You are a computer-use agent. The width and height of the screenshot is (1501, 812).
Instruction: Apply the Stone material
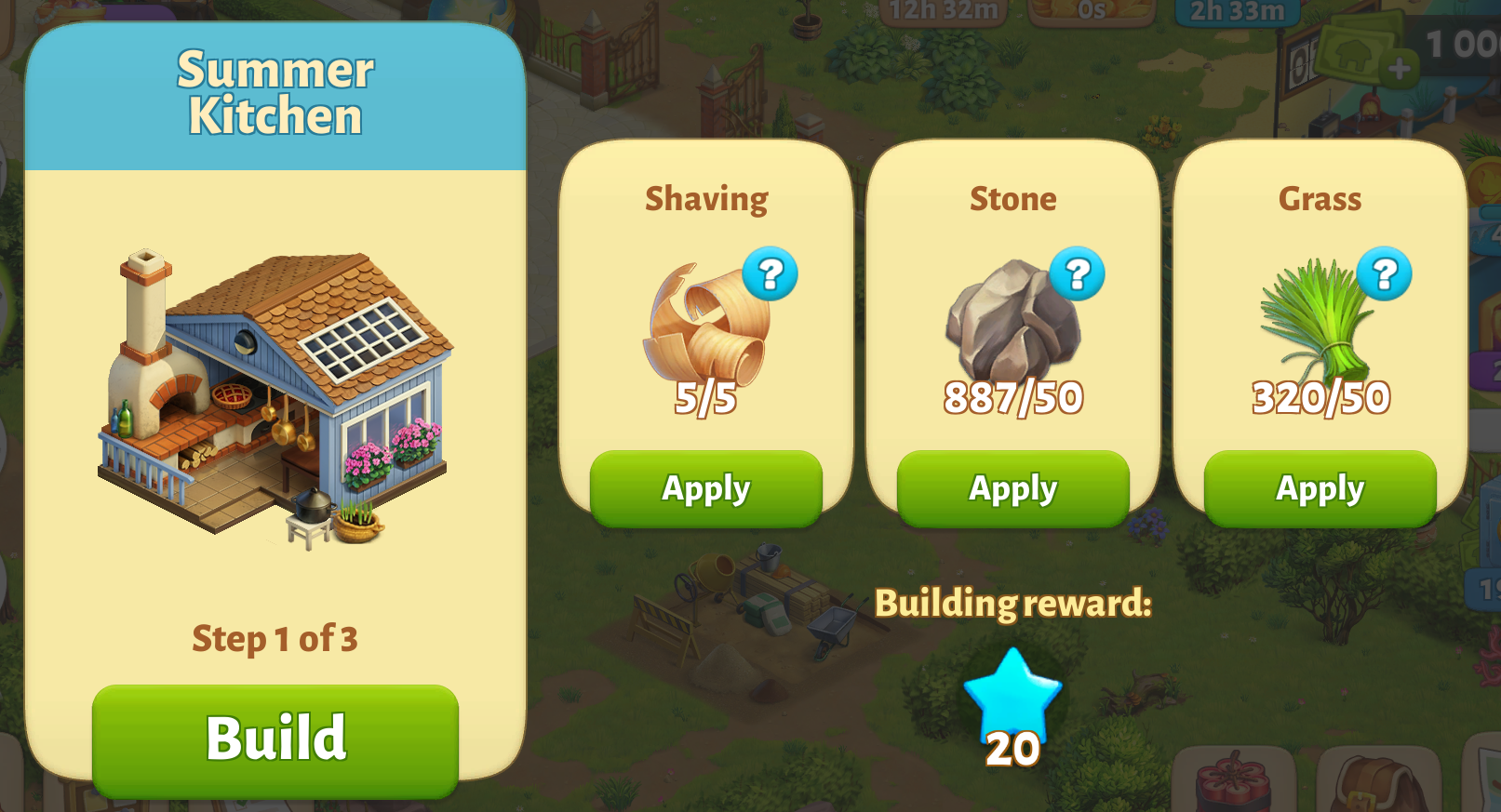[x=1012, y=488]
